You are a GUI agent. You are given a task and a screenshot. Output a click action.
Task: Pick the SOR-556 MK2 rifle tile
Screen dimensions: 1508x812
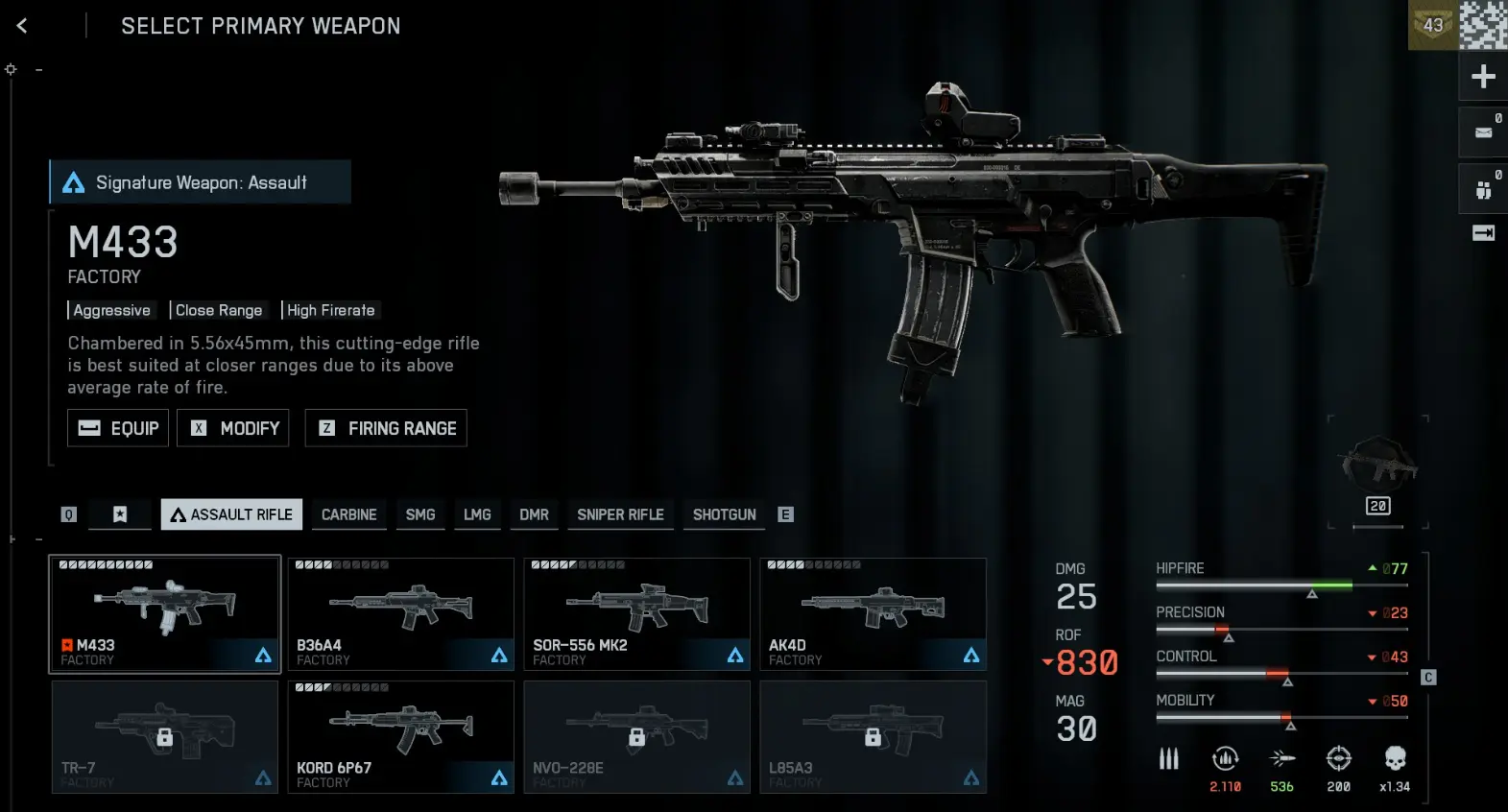[x=636, y=613]
